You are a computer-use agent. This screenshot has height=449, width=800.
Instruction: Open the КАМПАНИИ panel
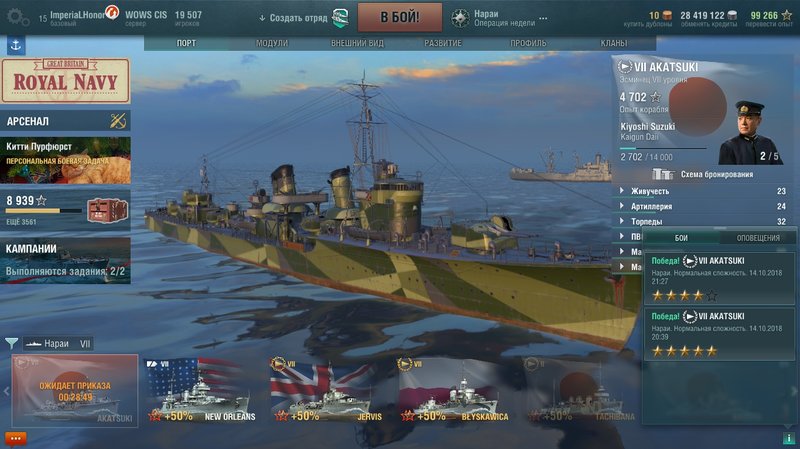pyautogui.click(x=65, y=258)
